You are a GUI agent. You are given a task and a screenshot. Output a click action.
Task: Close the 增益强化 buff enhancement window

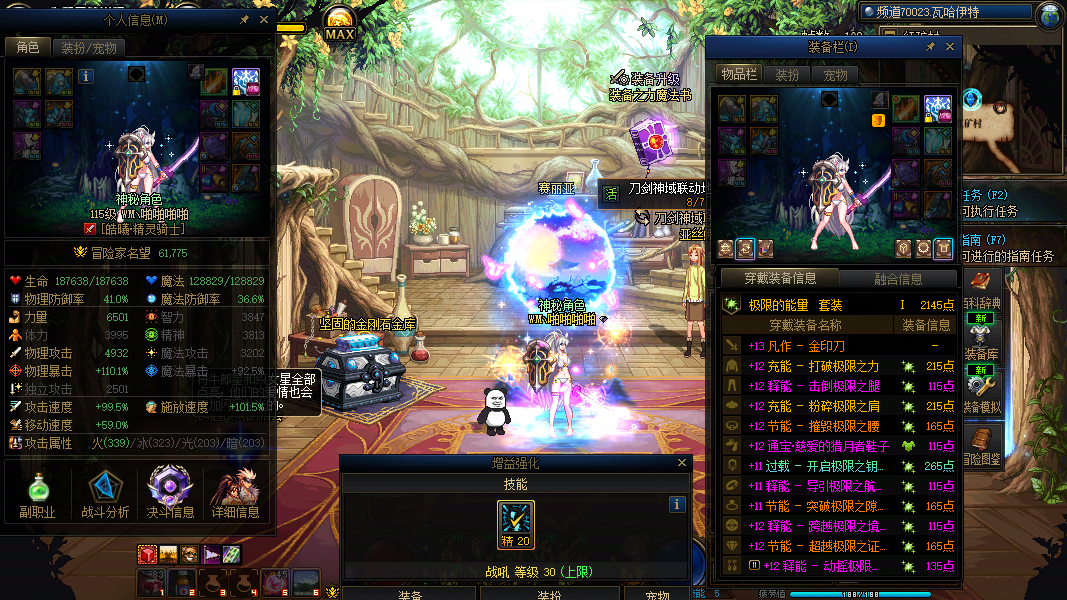pyautogui.click(x=682, y=463)
